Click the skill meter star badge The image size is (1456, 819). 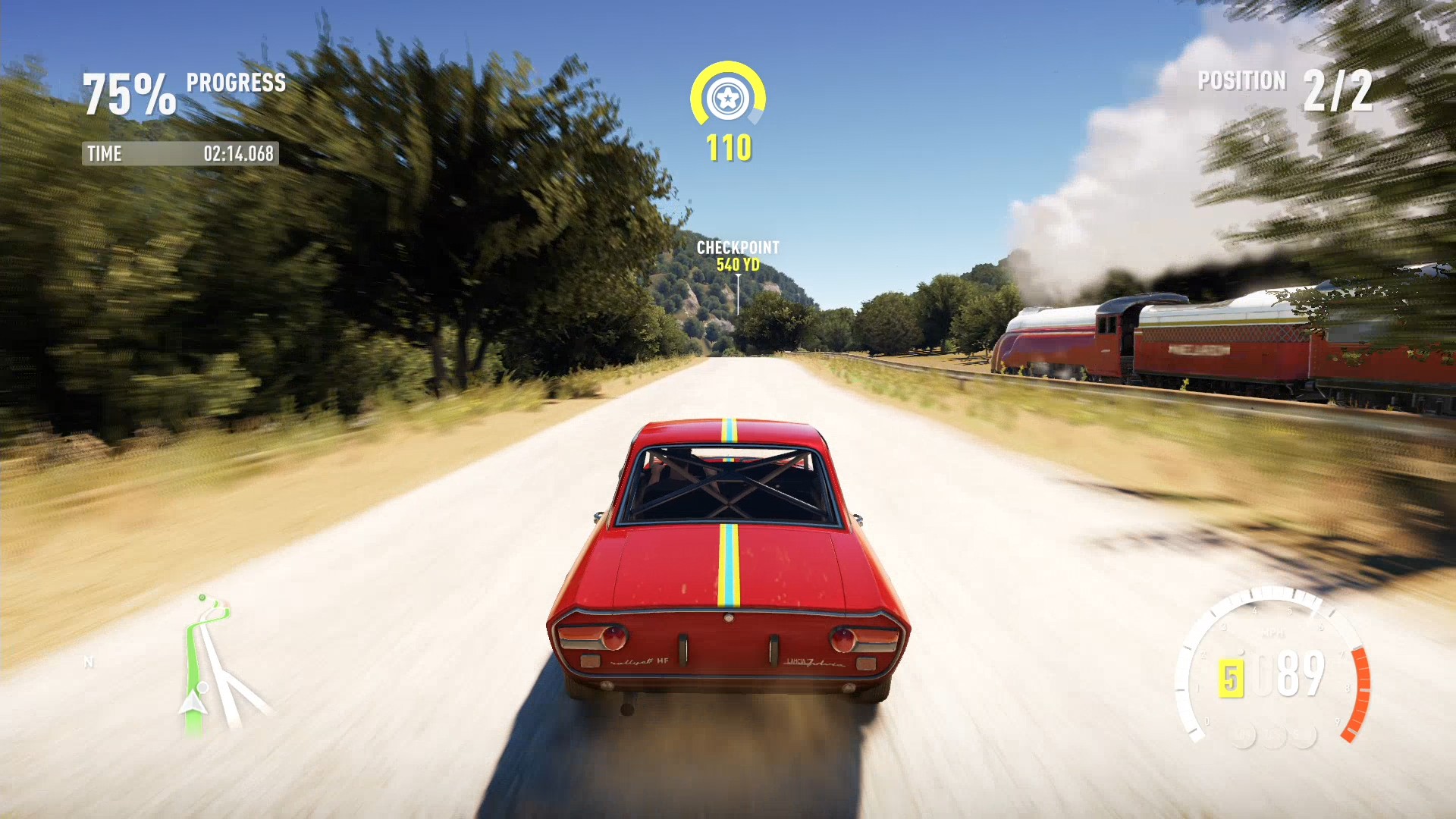tap(729, 97)
